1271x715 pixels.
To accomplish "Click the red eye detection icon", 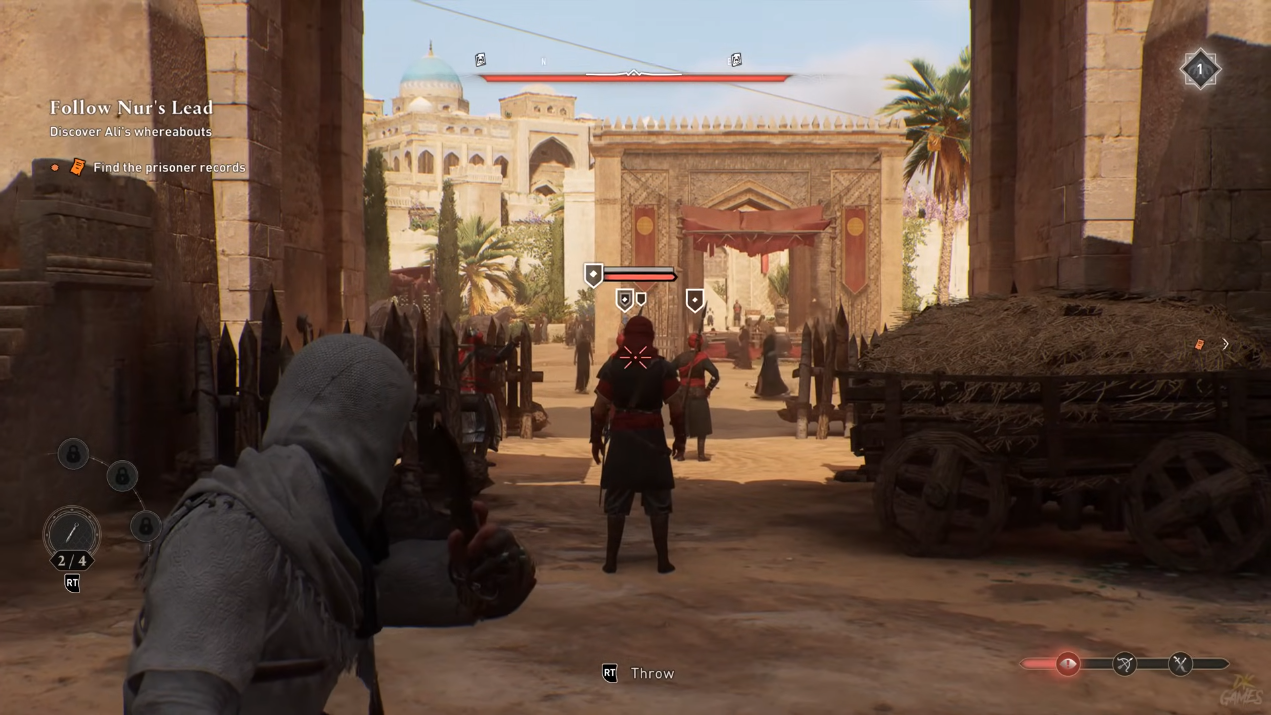I will (x=1068, y=664).
